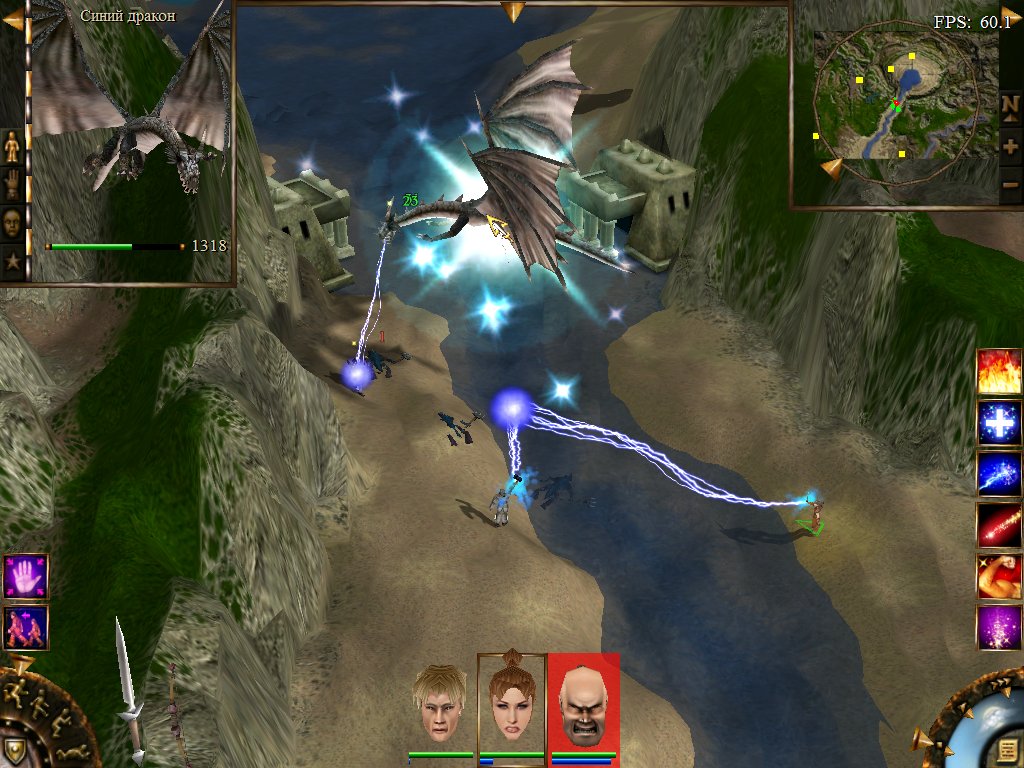Activate the blue healing cross spell
1024x768 pixels.
[x=999, y=423]
